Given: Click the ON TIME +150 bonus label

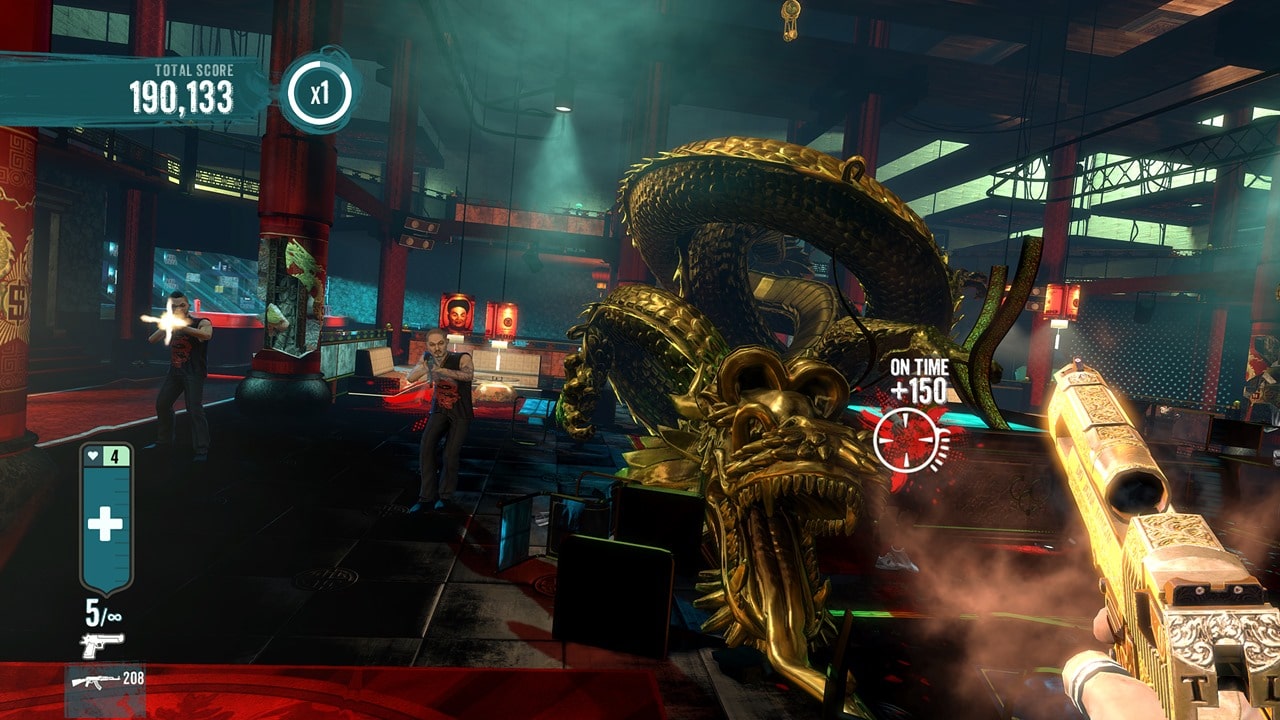Looking at the screenshot, I should click(x=920, y=378).
